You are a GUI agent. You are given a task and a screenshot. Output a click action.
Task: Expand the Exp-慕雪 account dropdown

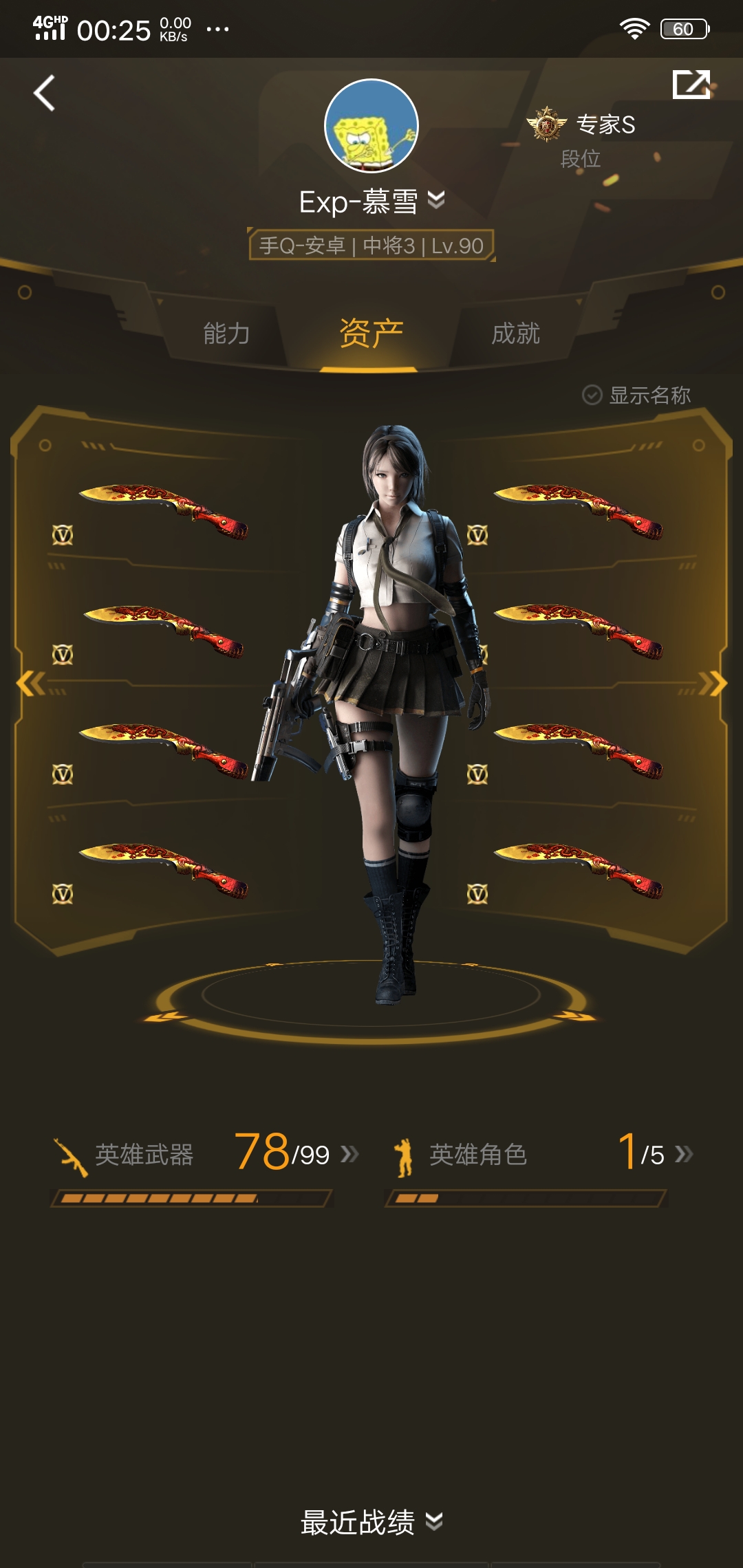pyautogui.click(x=436, y=200)
